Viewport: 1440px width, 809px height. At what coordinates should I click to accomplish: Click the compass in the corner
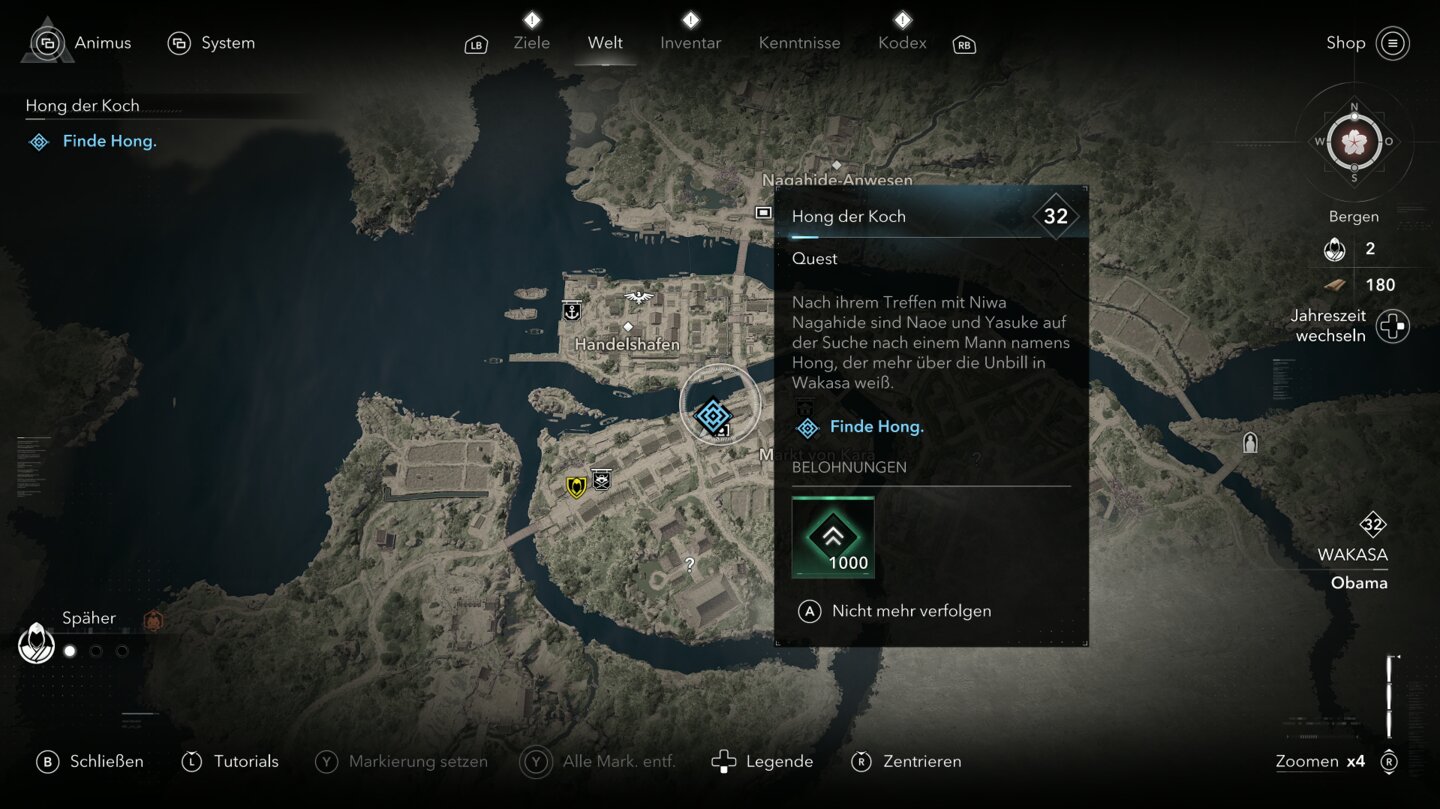point(1354,142)
